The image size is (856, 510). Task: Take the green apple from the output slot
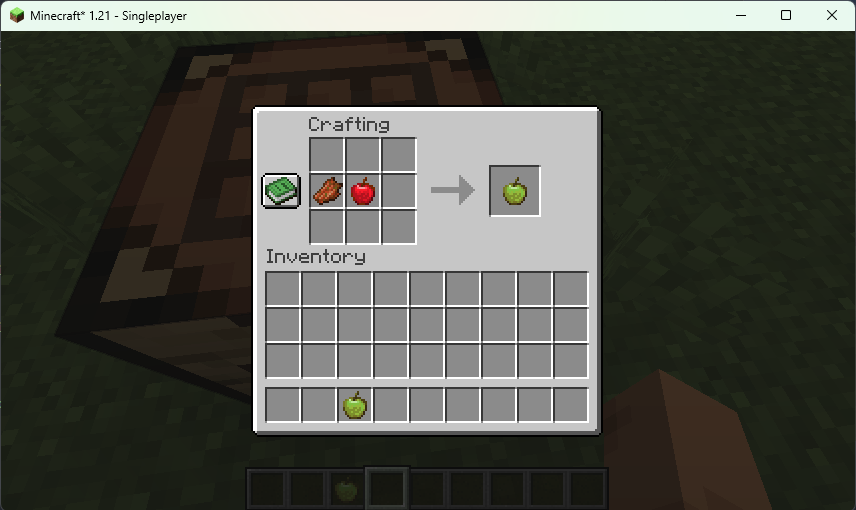(x=515, y=191)
